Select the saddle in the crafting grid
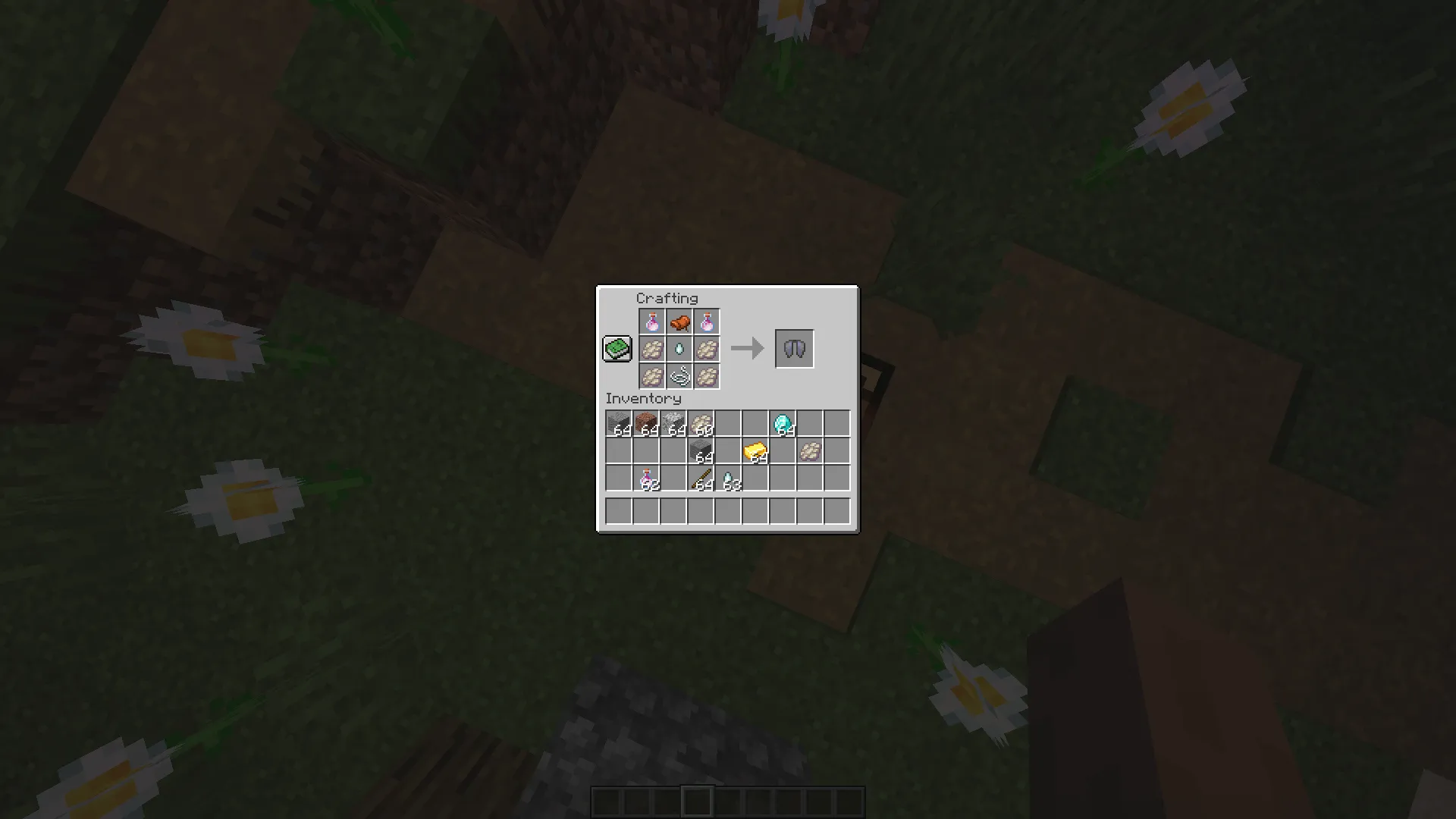Image resolution: width=1456 pixels, height=819 pixels. coord(680,322)
